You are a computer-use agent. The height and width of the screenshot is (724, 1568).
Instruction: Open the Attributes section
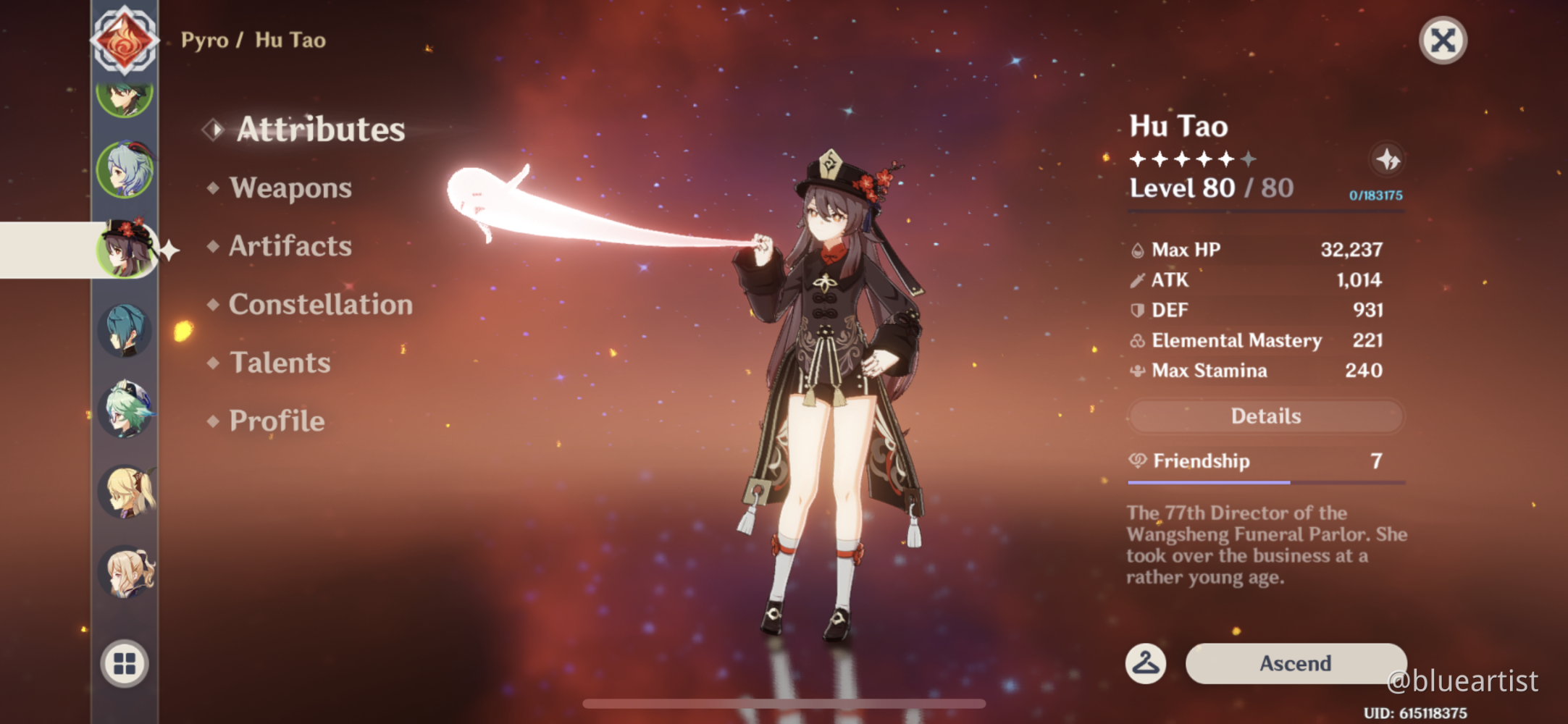click(x=320, y=130)
